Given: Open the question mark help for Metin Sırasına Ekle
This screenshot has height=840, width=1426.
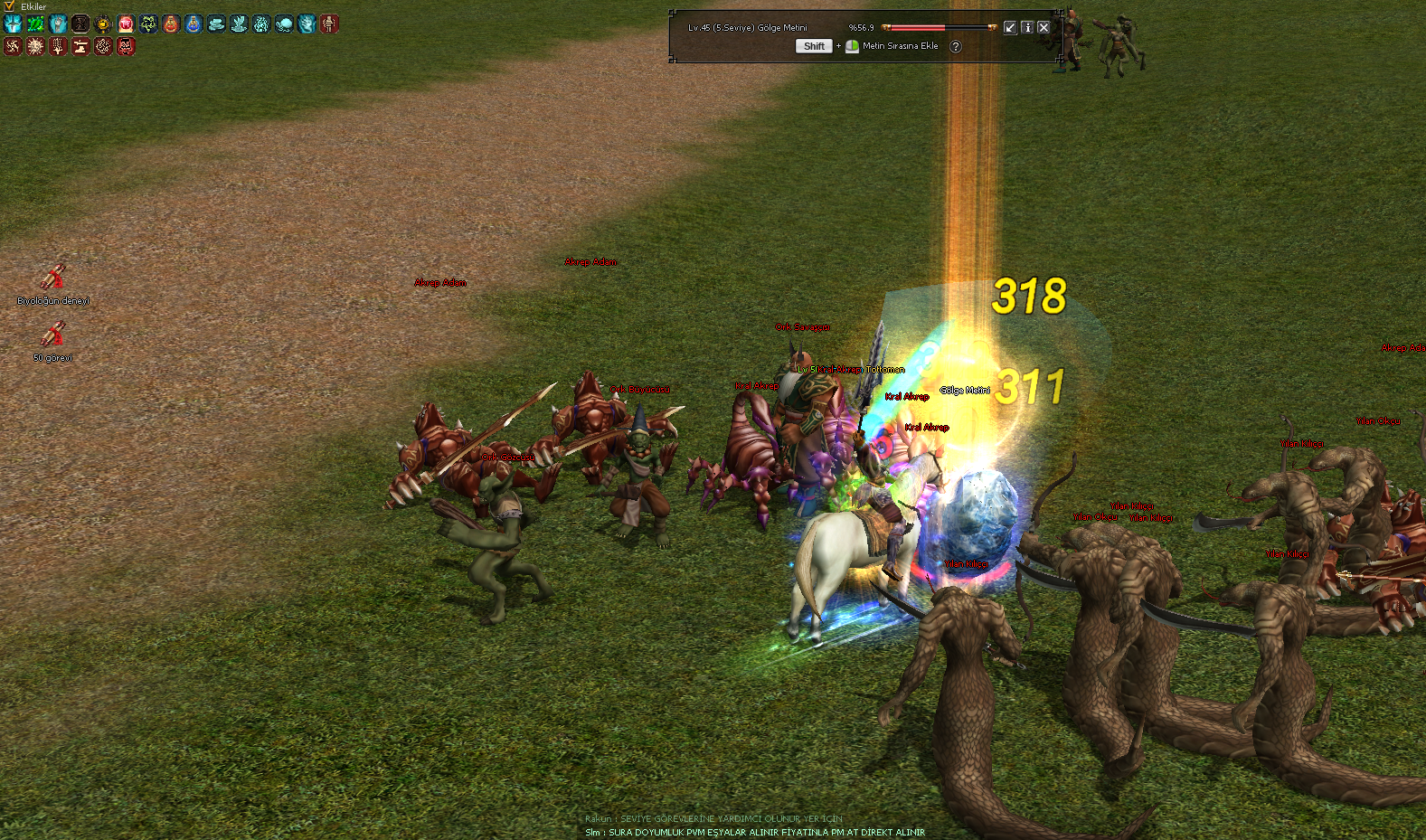Looking at the screenshot, I should 956,46.
